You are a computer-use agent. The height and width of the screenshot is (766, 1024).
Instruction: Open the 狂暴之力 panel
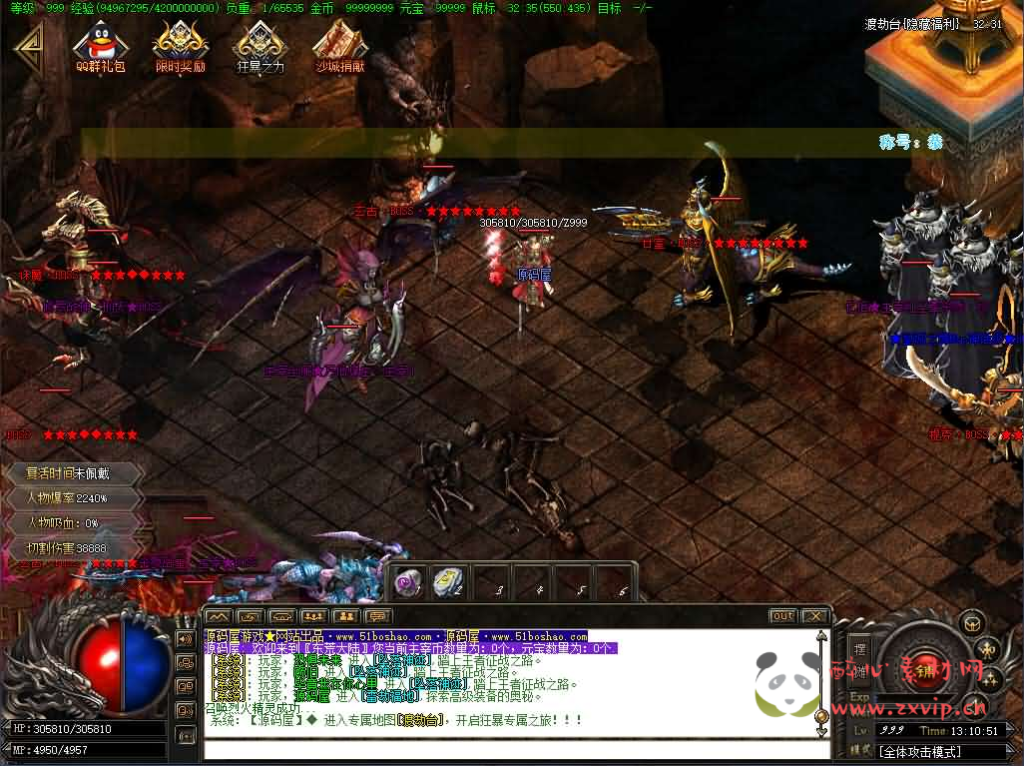[x=260, y=45]
